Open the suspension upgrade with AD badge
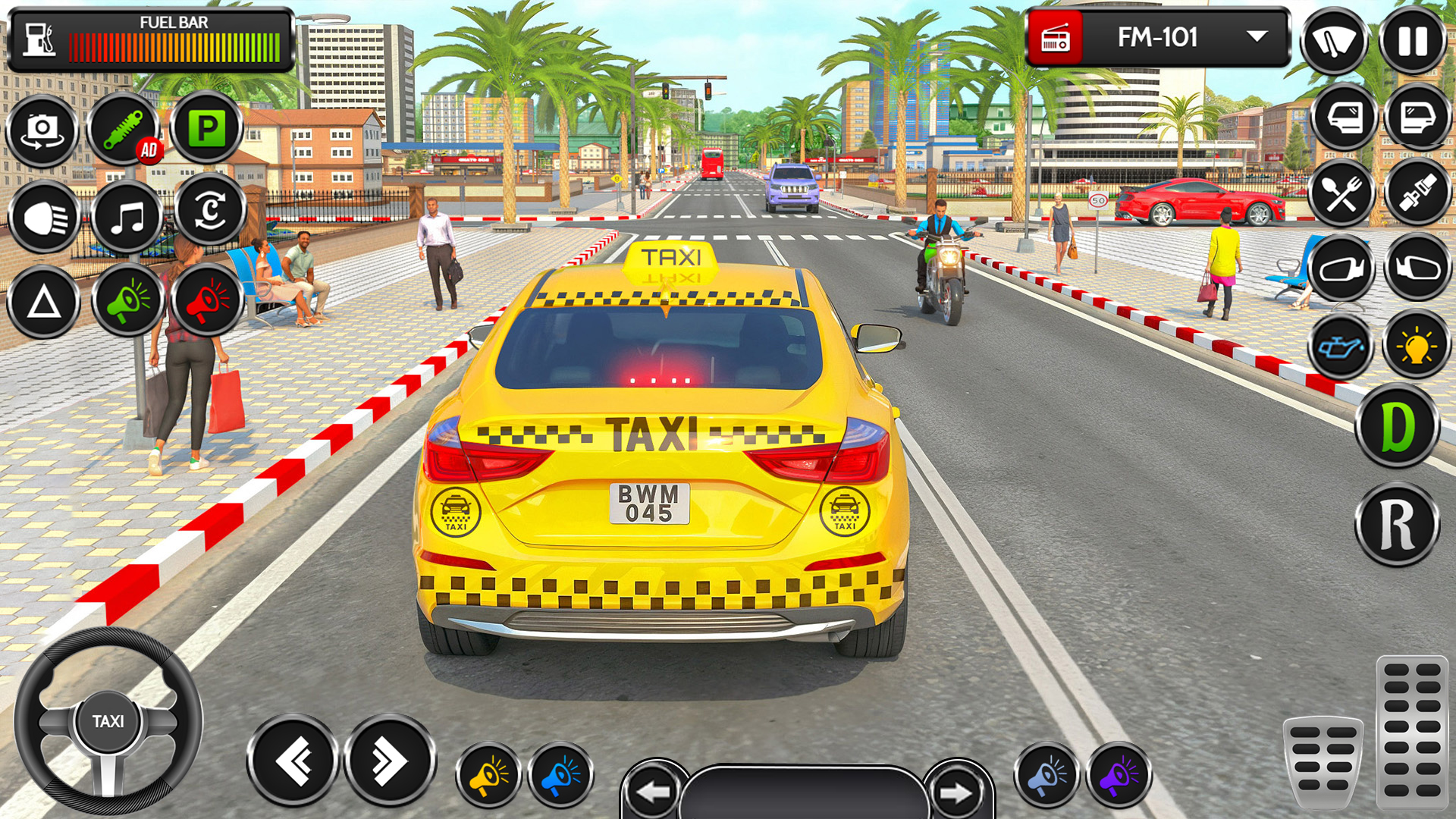This screenshot has width=1456, height=819. 127,129
